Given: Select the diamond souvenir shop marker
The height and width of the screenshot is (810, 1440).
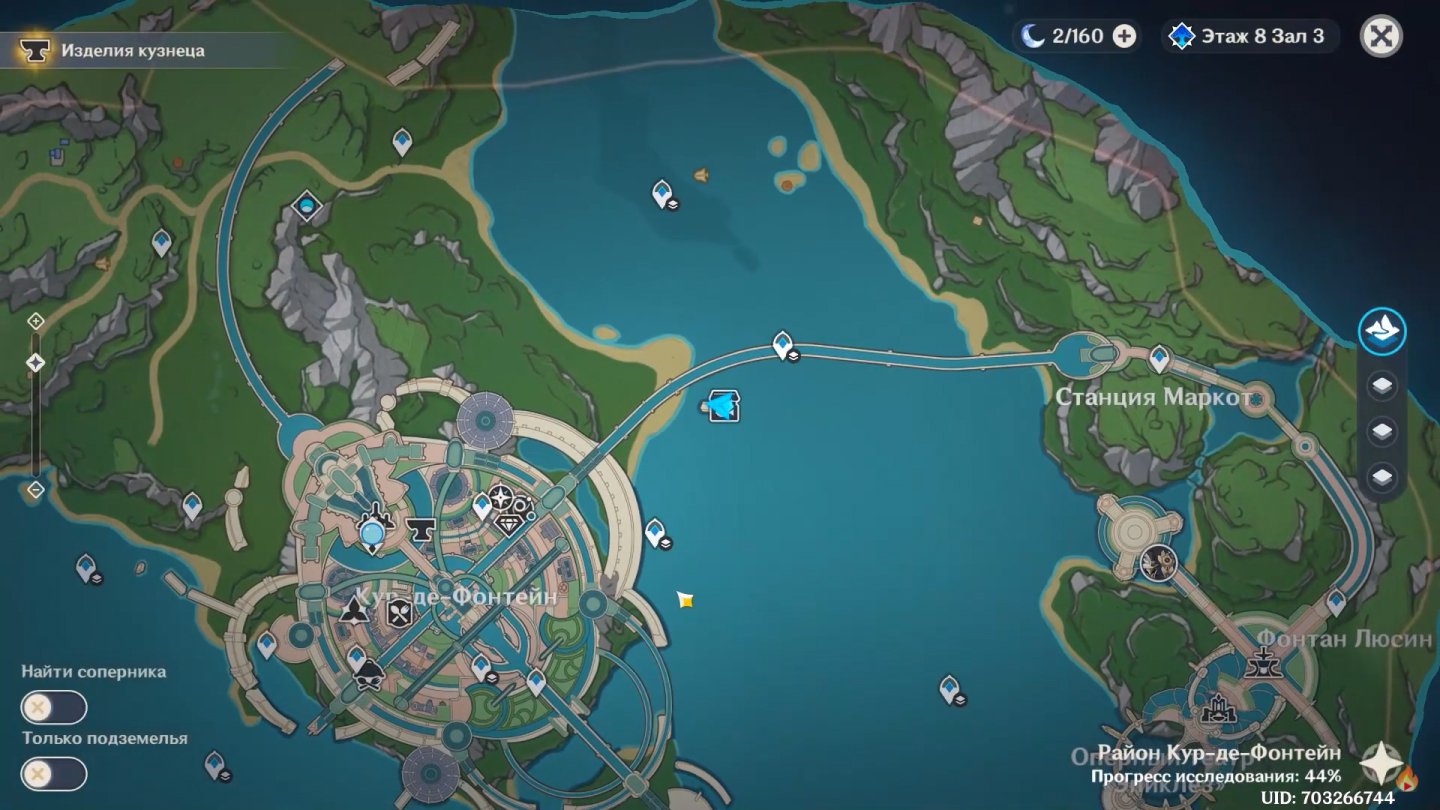Looking at the screenshot, I should tap(510, 523).
